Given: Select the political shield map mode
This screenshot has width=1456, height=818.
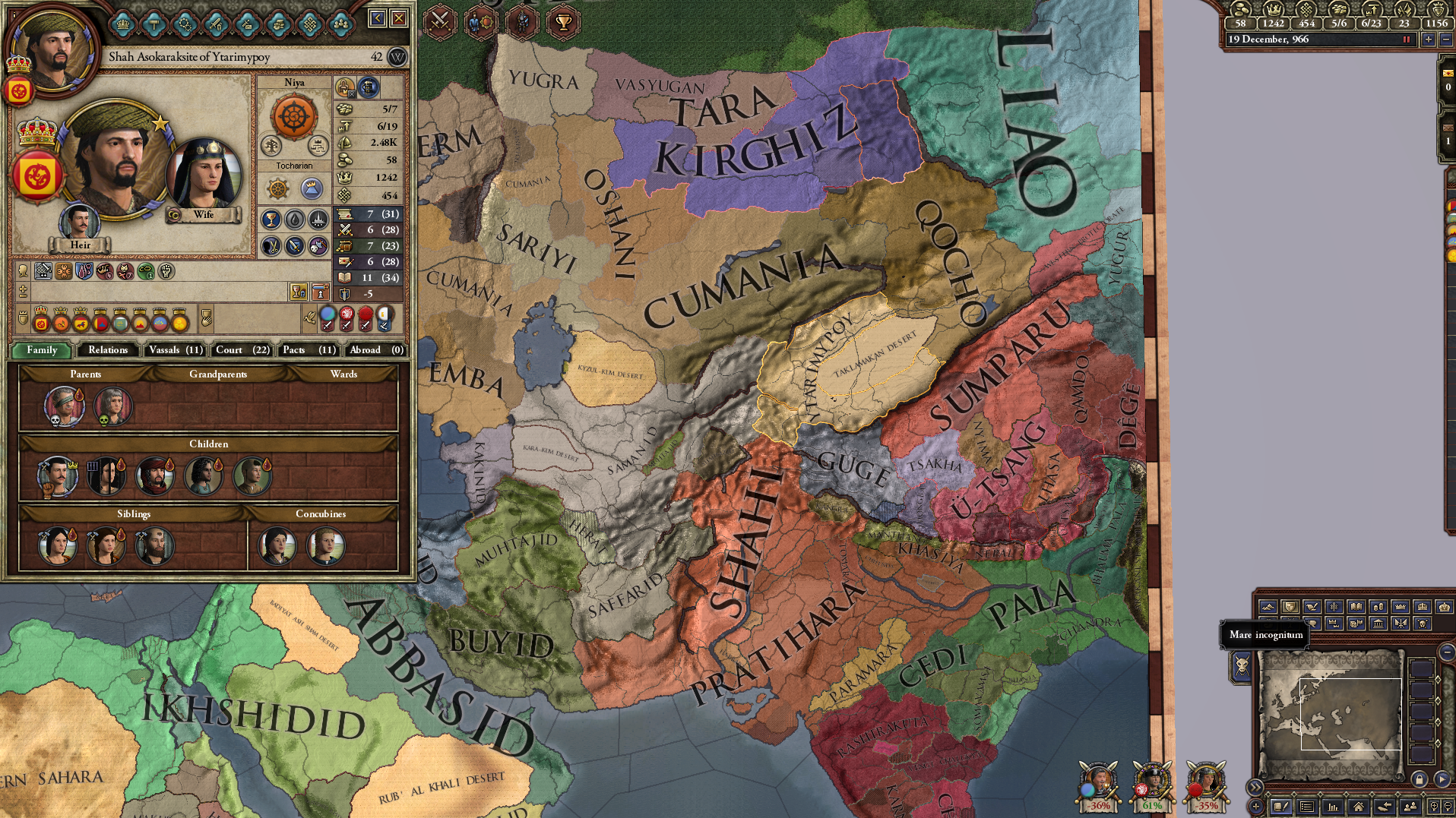Looking at the screenshot, I should [1290, 606].
